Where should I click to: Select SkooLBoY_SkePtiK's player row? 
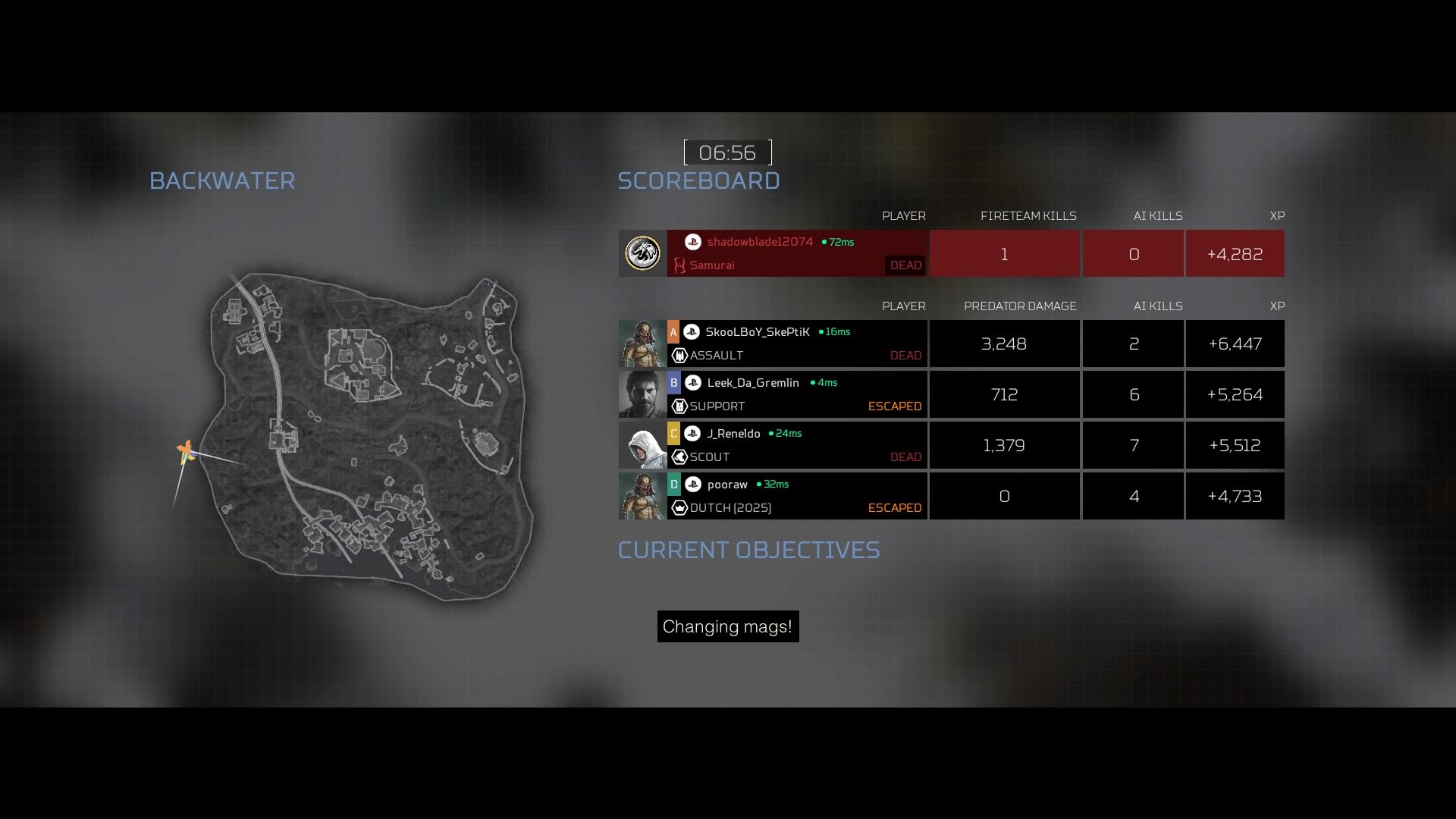click(x=796, y=344)
